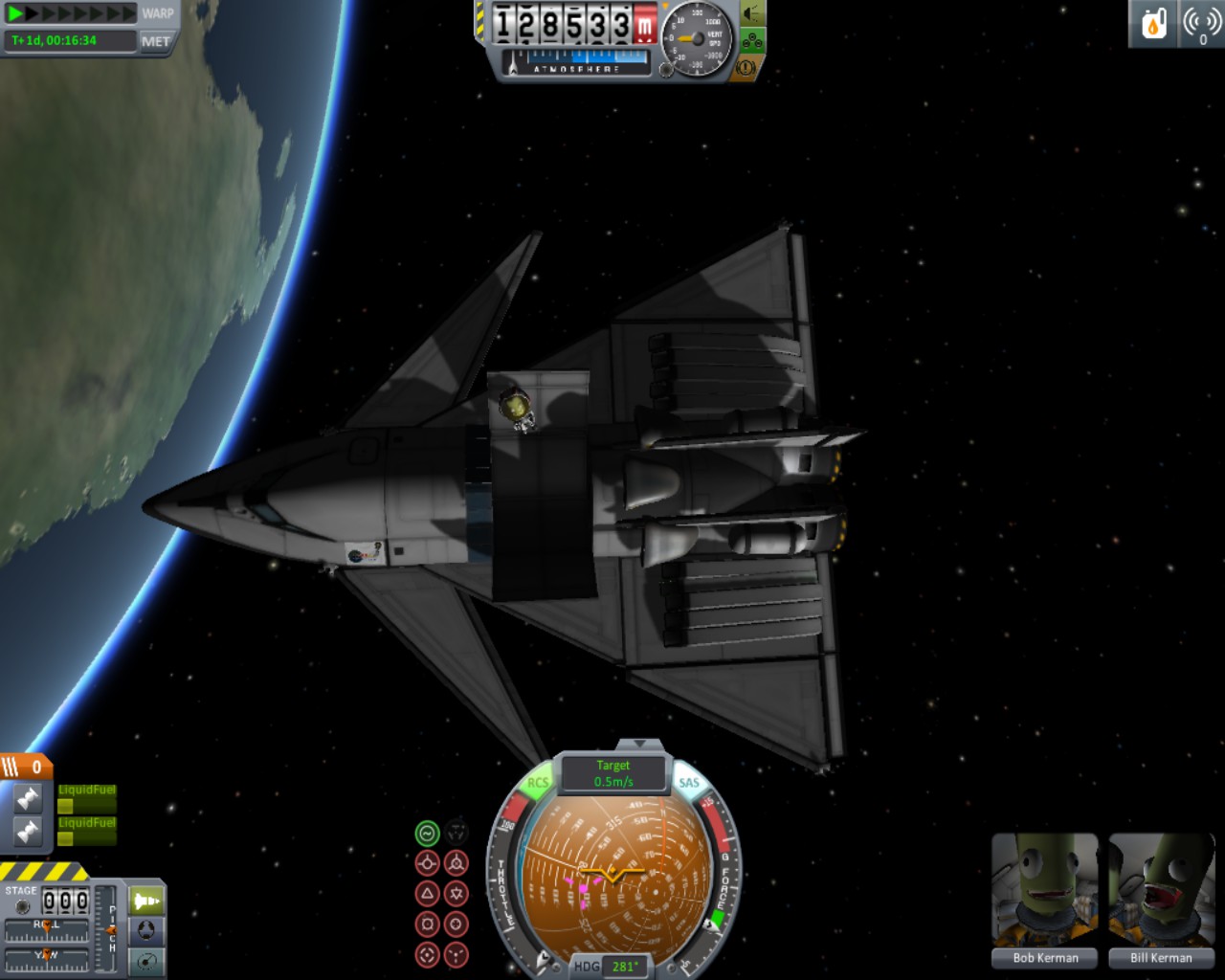Open the map view gauge button
The width and height of the screenshot is (1225, 980).
pos(146,960)
